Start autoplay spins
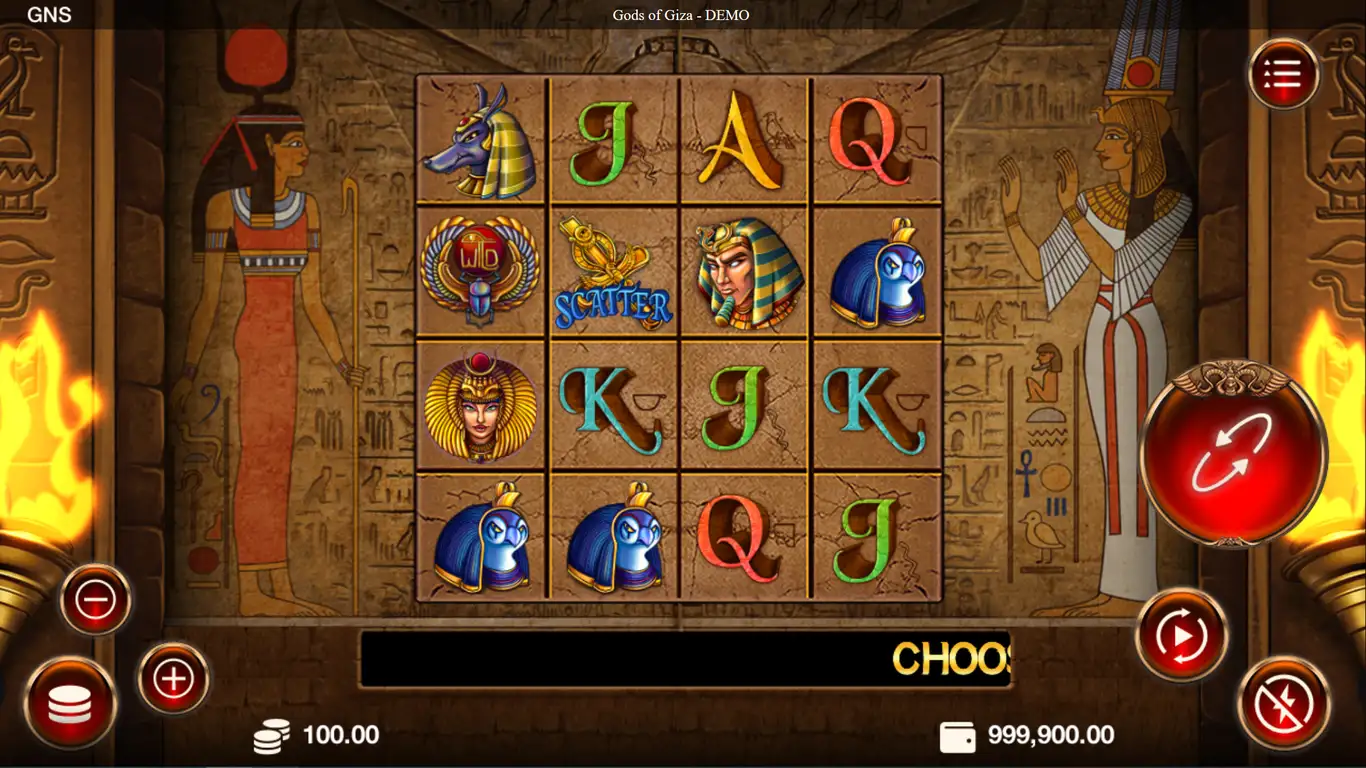This screenshot has height=768, width=1366. coord(1182,634)
